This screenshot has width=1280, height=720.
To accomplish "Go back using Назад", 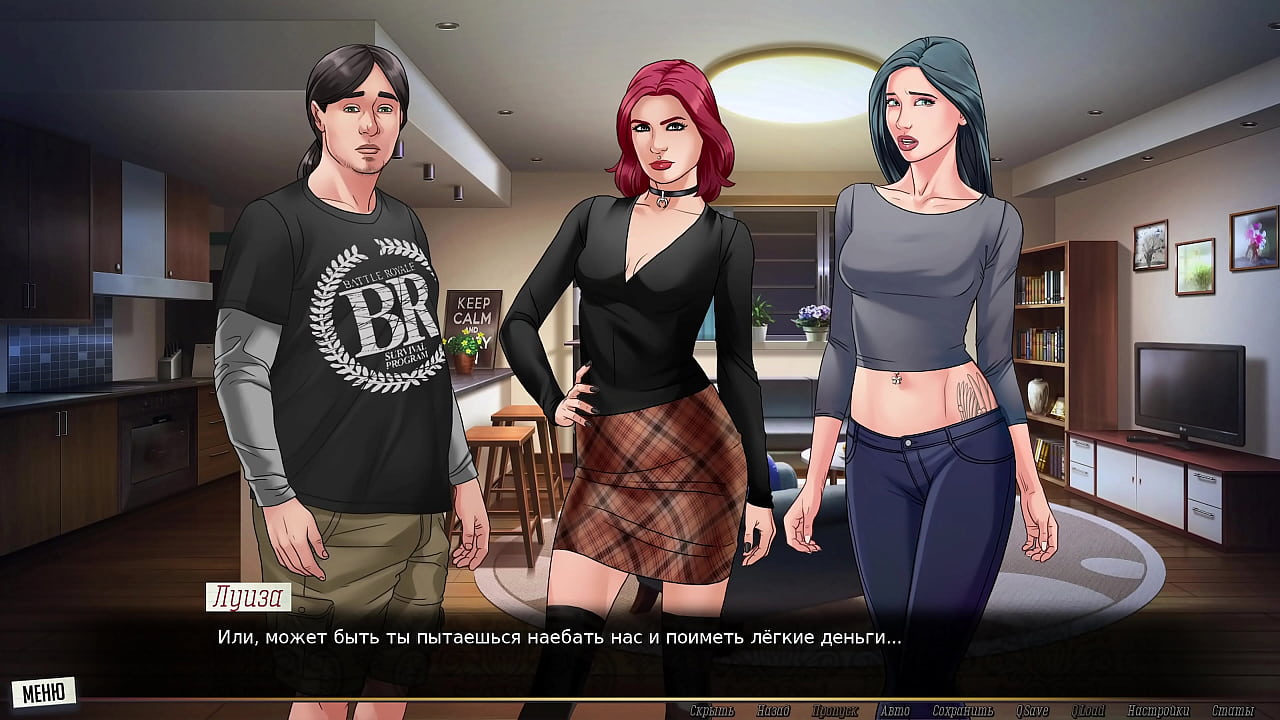I will coord(773,711).
